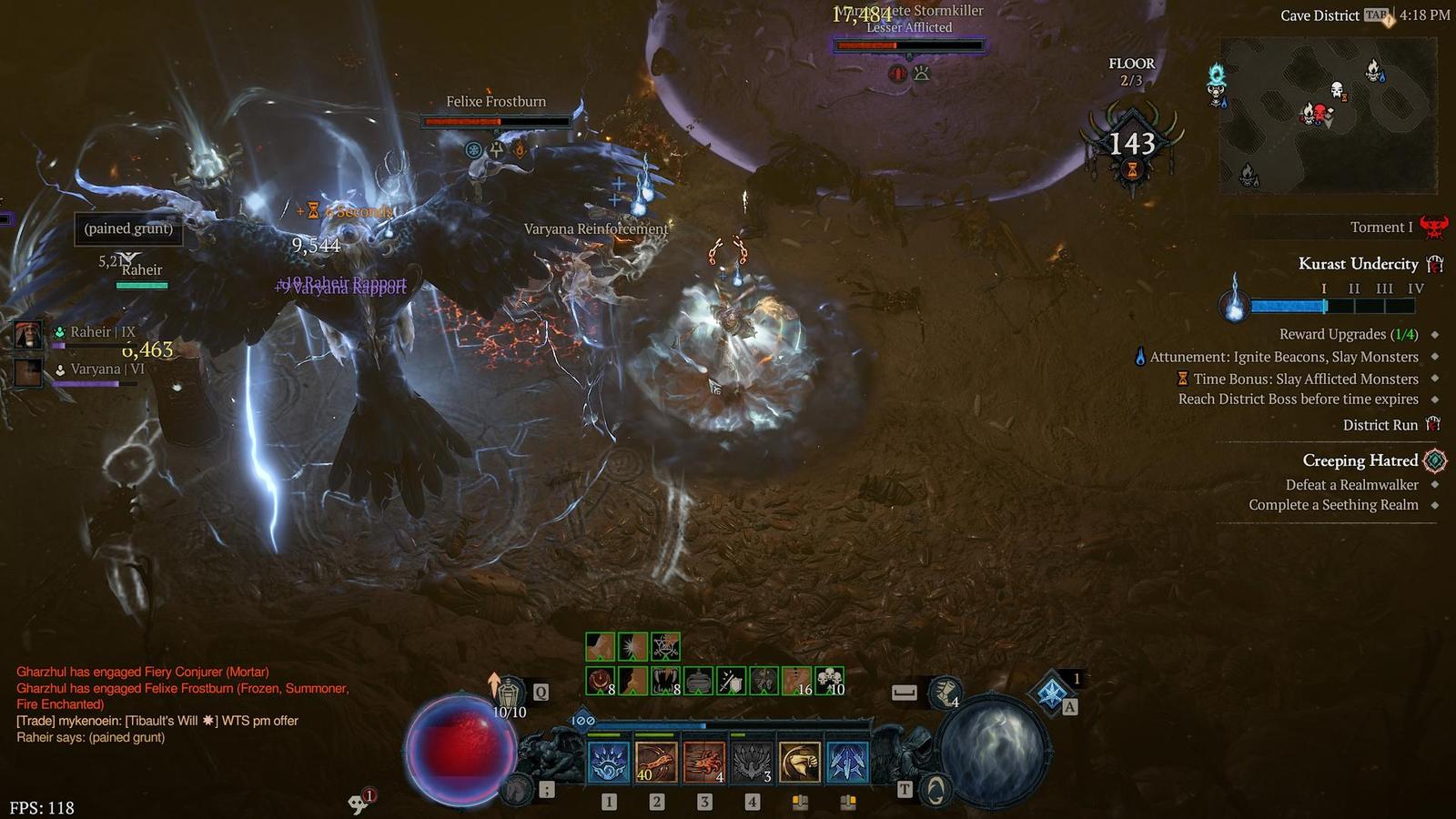This screenshot has width=1456, height=819.
Task: Select Raheir's mercenary portrait
Action: point(28,334)
